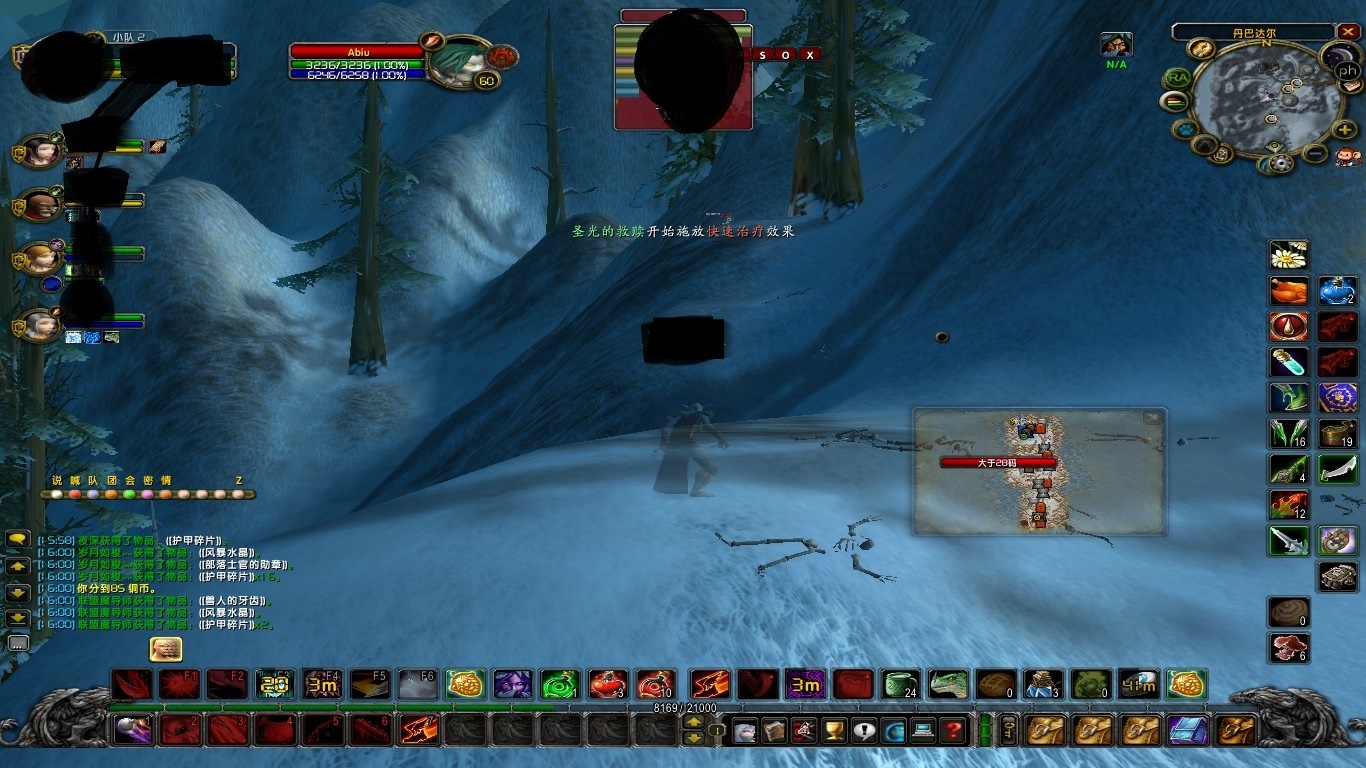
Task: Click the chat jump-to-bottom arrow
Action: [17, 617]
